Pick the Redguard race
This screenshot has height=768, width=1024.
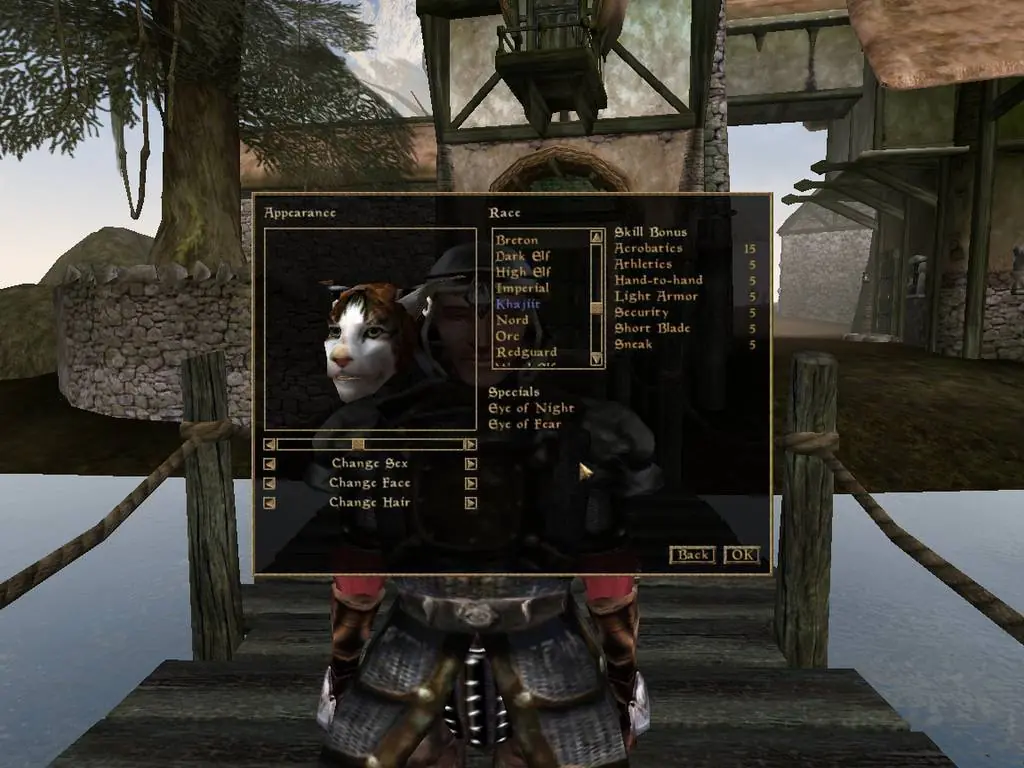click(x=526, y=352)
